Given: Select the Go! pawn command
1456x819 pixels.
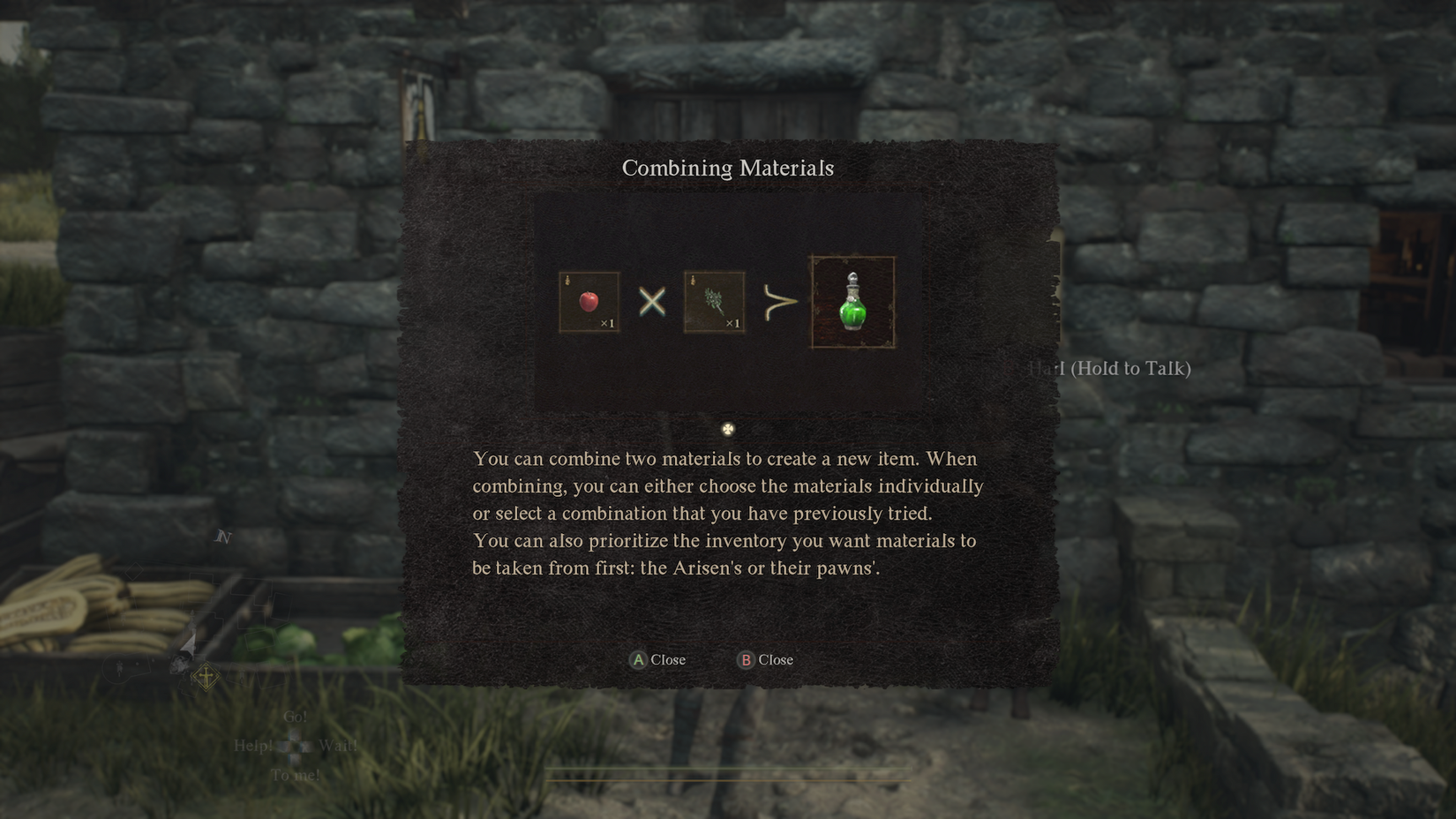Looking at the screenshot, I should pyautogui.click(x=295, y=718).
